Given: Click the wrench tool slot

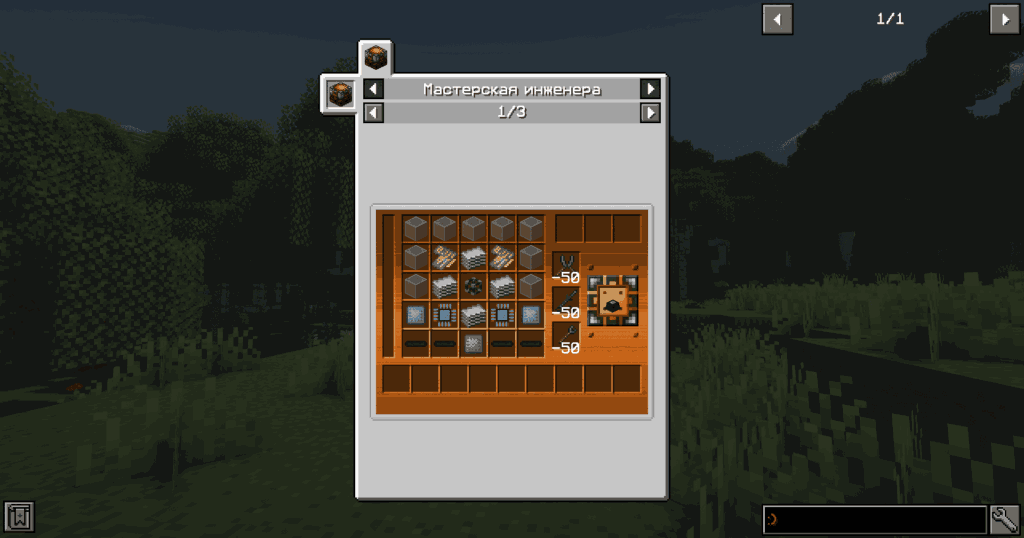Looking at the screenshot, I should 565,336.
